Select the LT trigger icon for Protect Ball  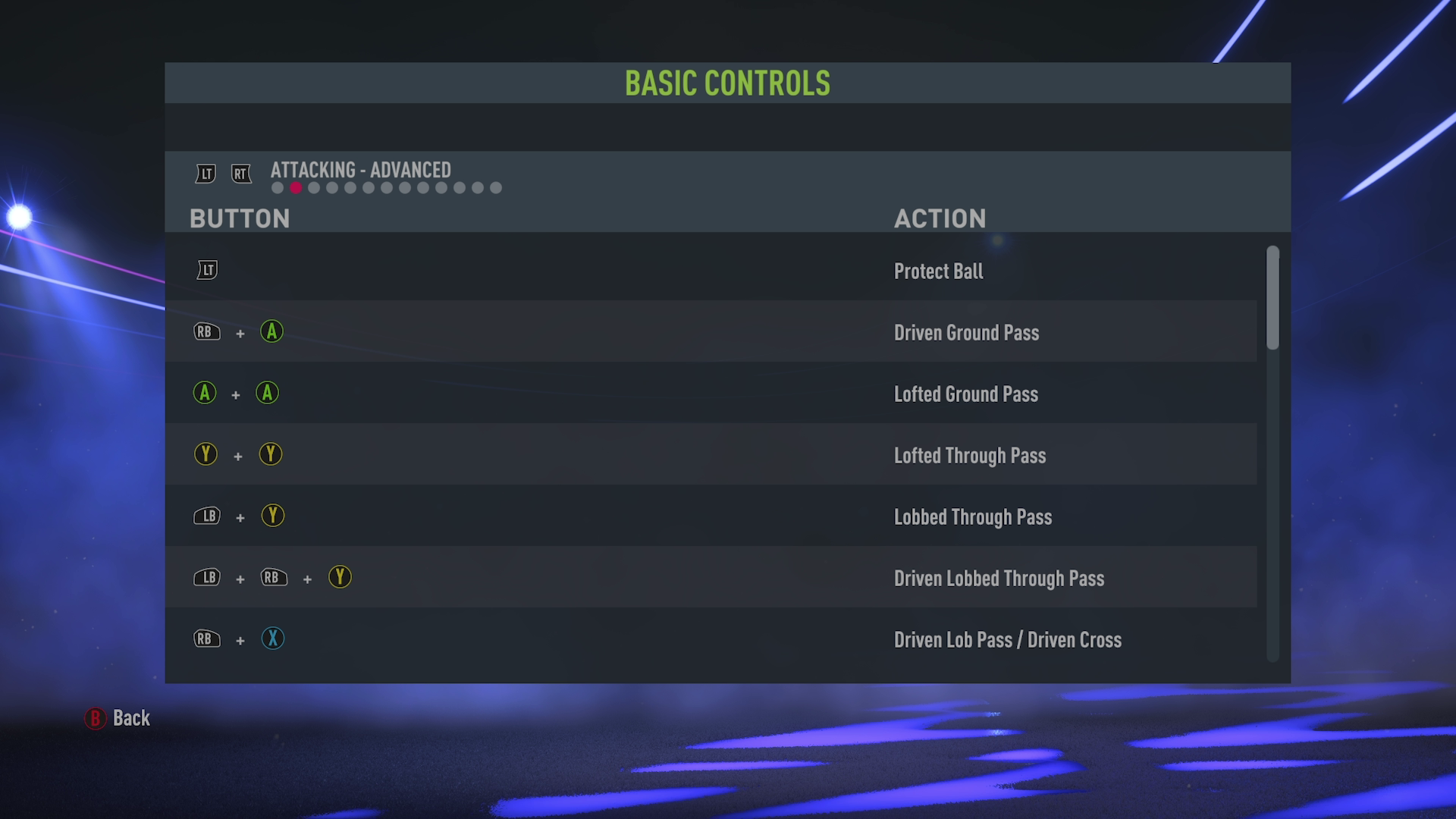(x=207, y=269)
